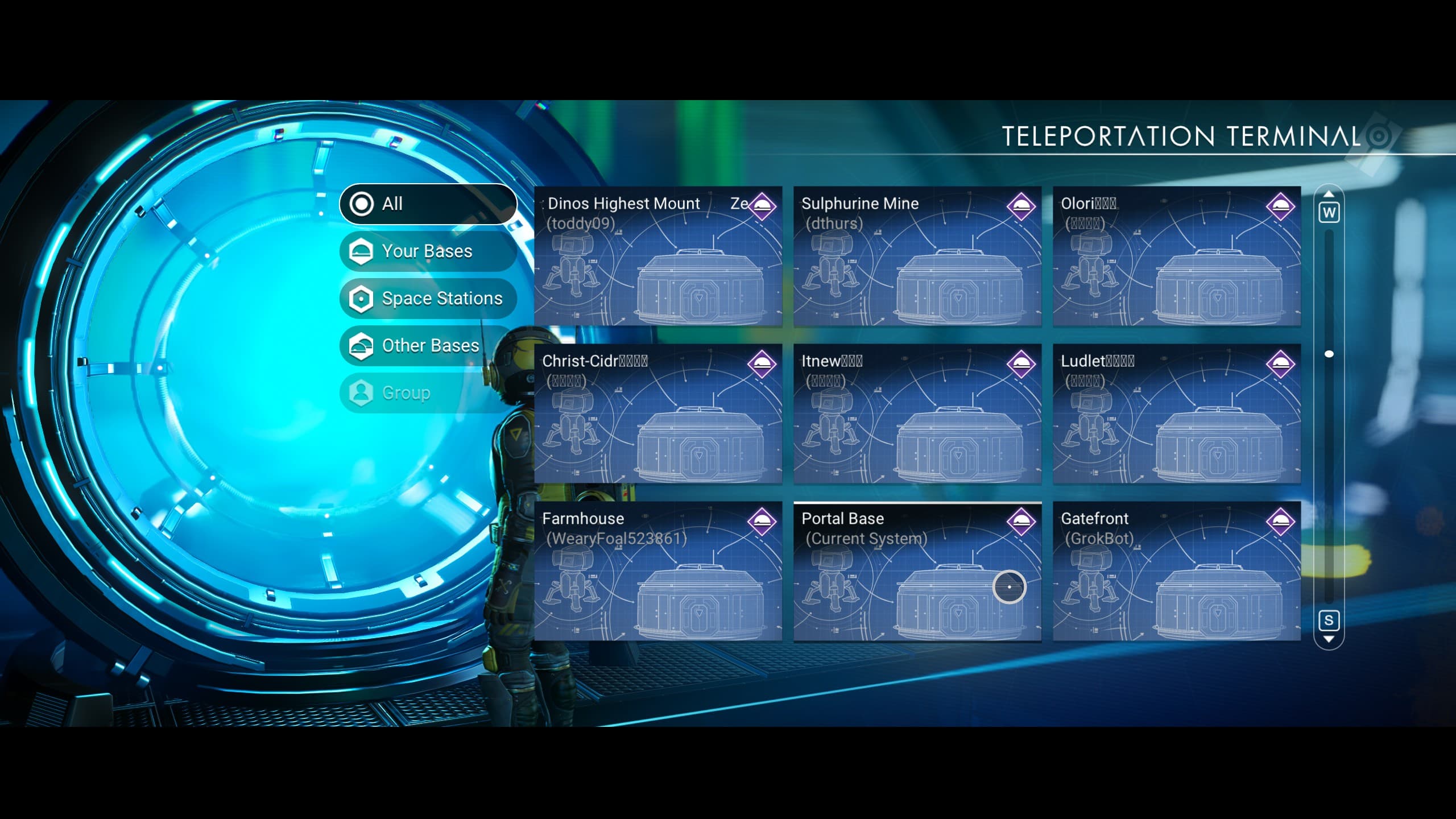Click the scrollbar's down arrow

pos(1329,639)
